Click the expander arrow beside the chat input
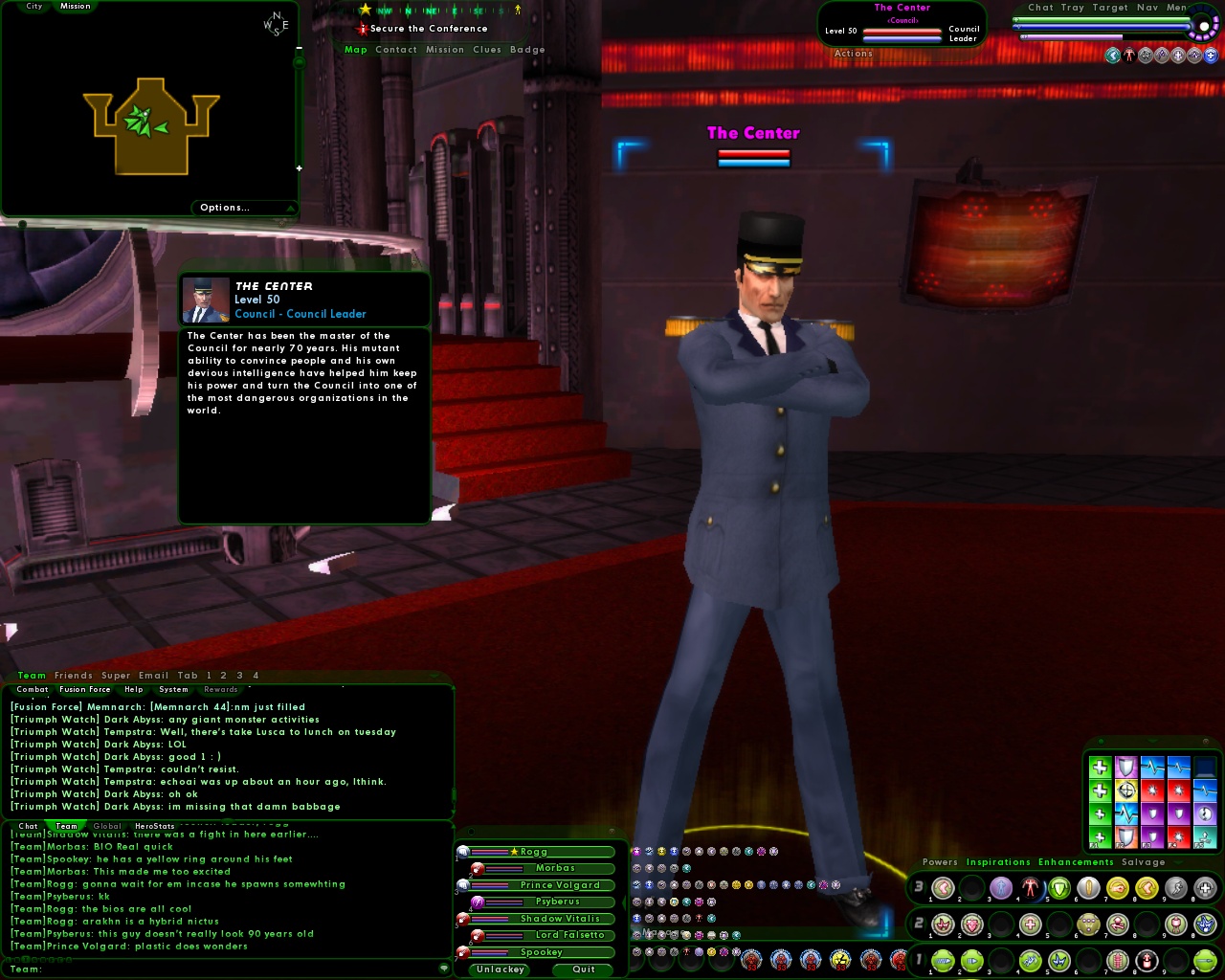 coord(443,968)
